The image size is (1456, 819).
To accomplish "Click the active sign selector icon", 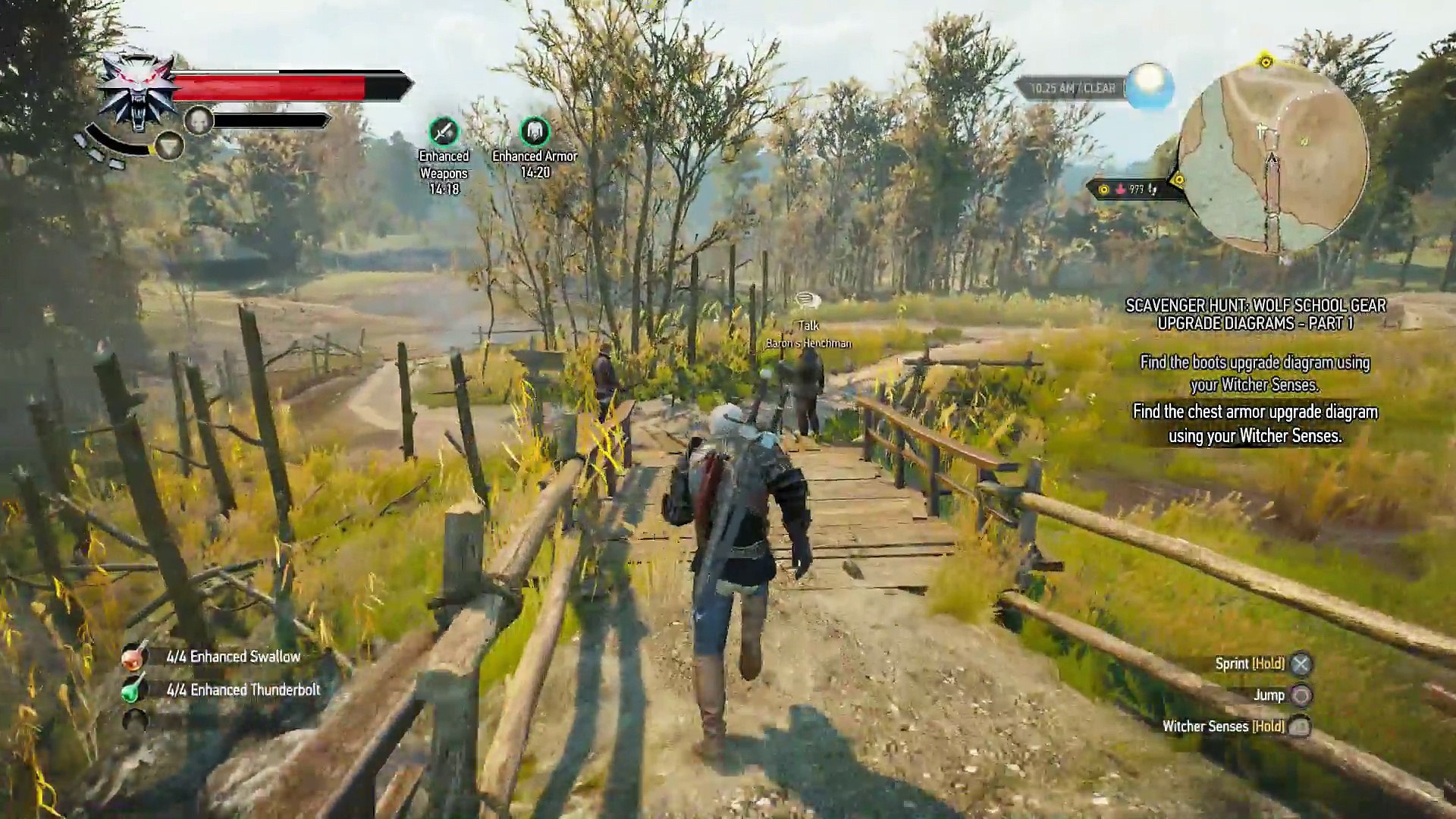I will pos(169,146).
